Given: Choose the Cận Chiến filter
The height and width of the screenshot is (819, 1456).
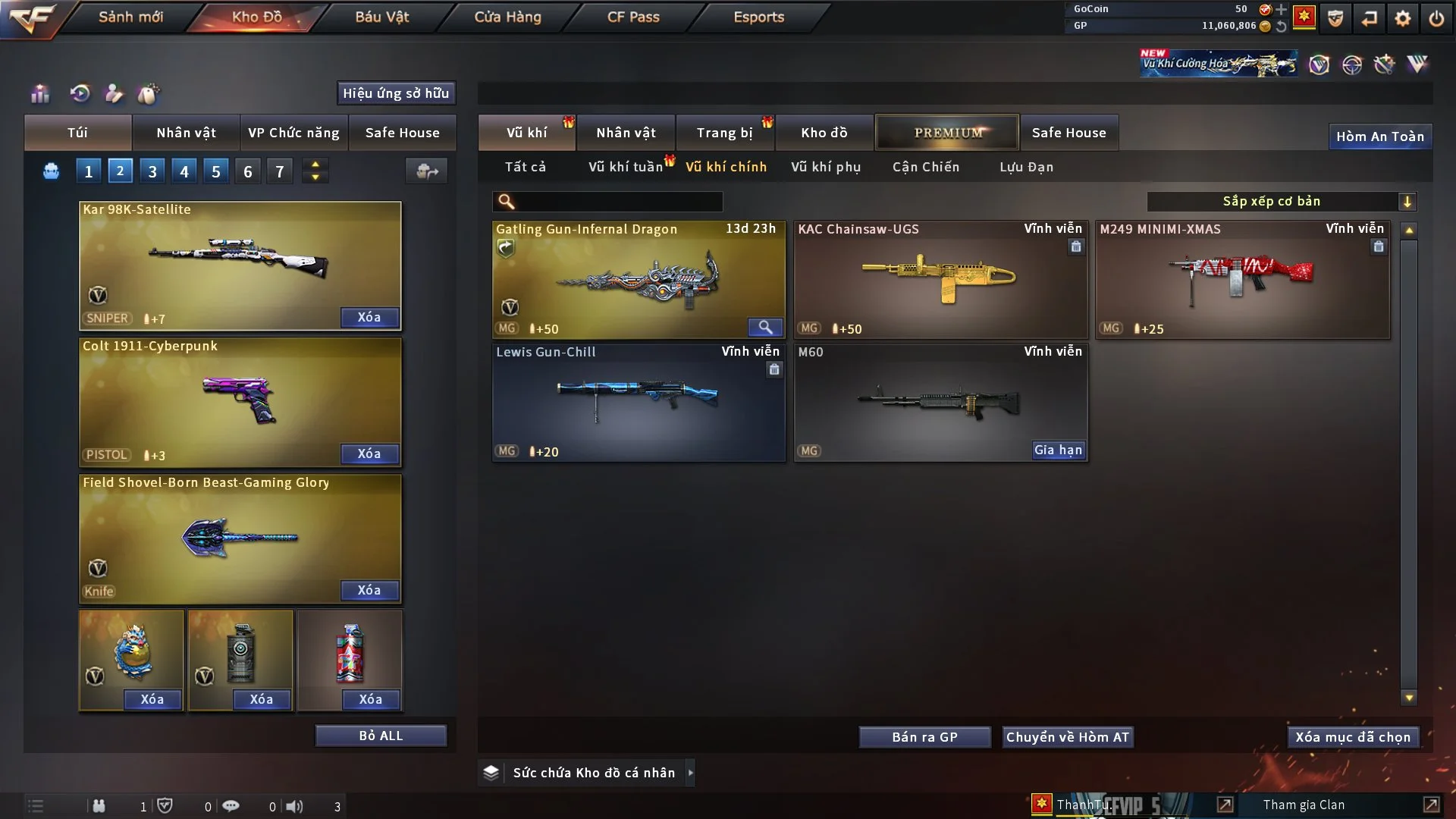Looking at the screenshot, I should click(925, 167).
